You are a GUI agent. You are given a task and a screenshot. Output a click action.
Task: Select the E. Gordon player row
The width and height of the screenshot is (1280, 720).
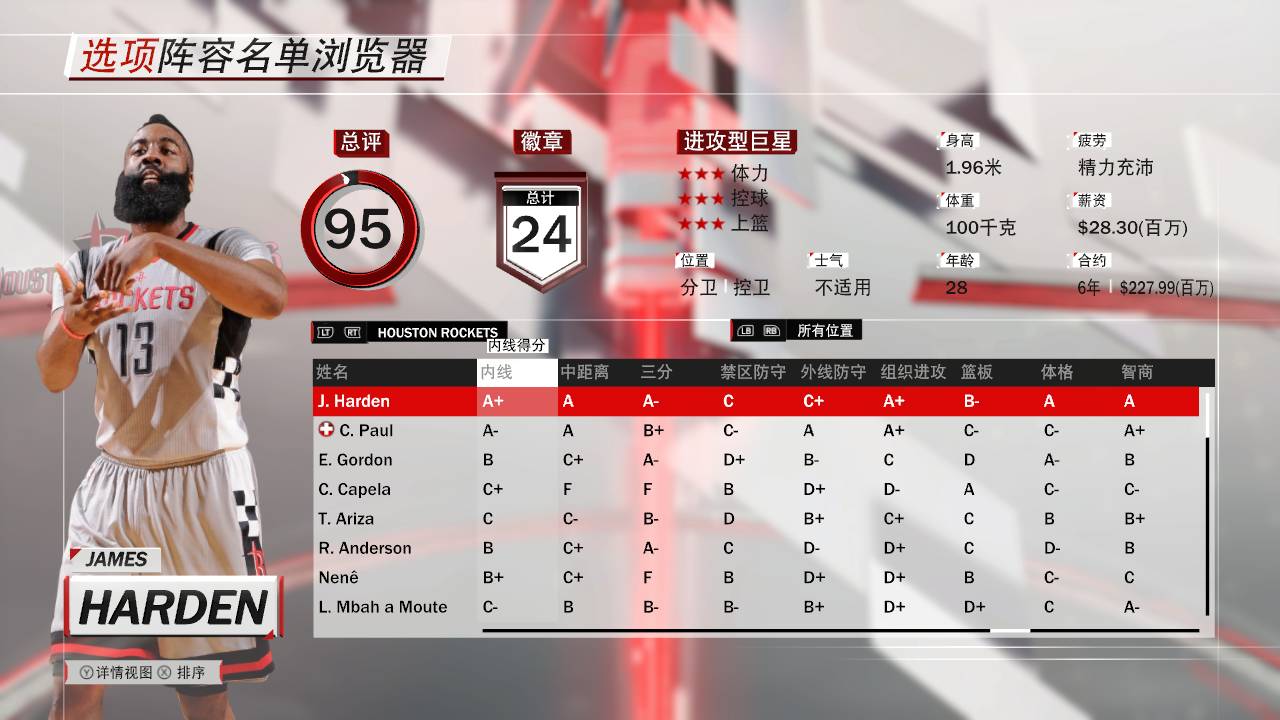(360, 460)
